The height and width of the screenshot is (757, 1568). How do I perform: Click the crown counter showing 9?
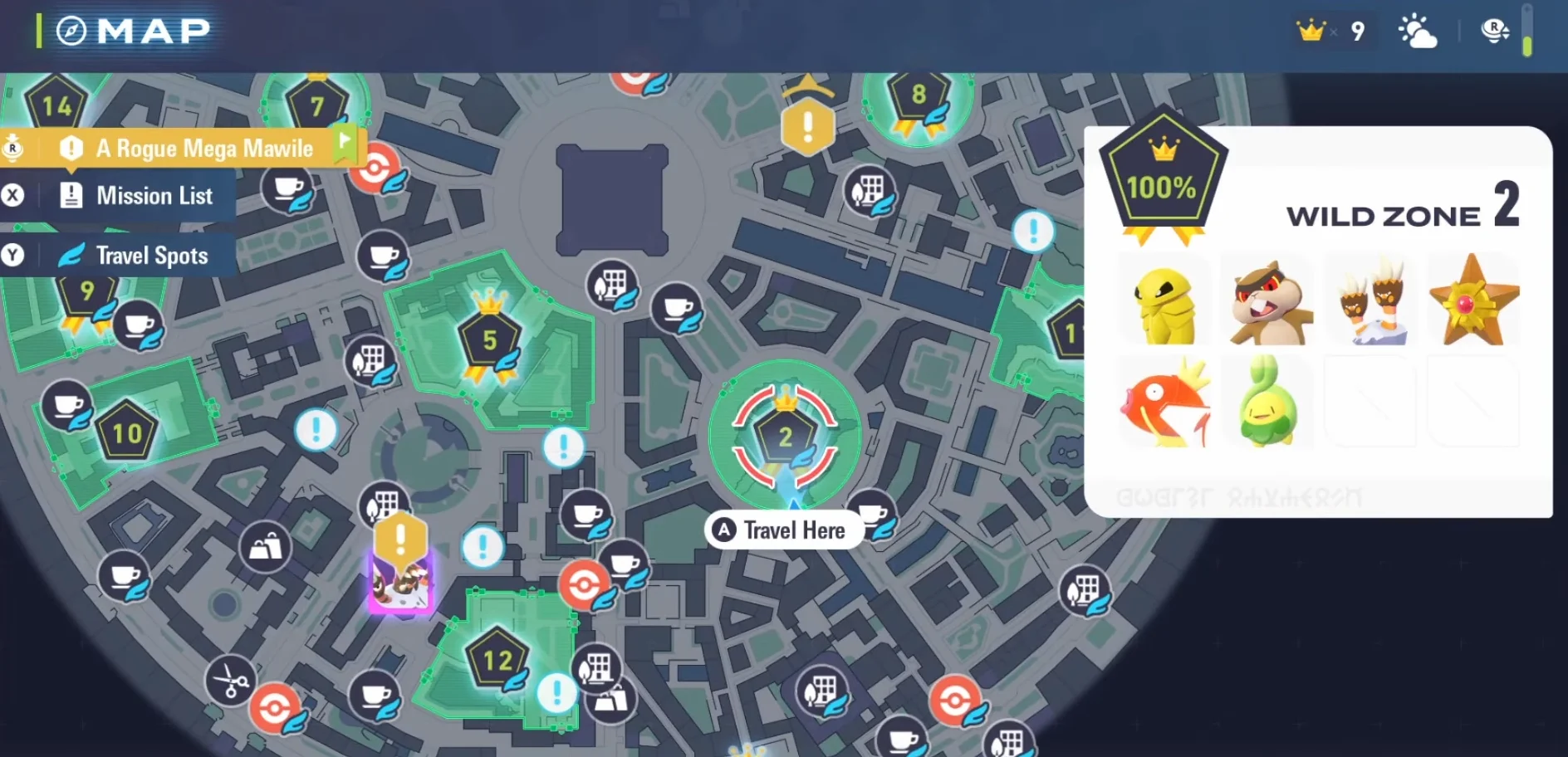pyautogui.click(x=1333, y=31)
